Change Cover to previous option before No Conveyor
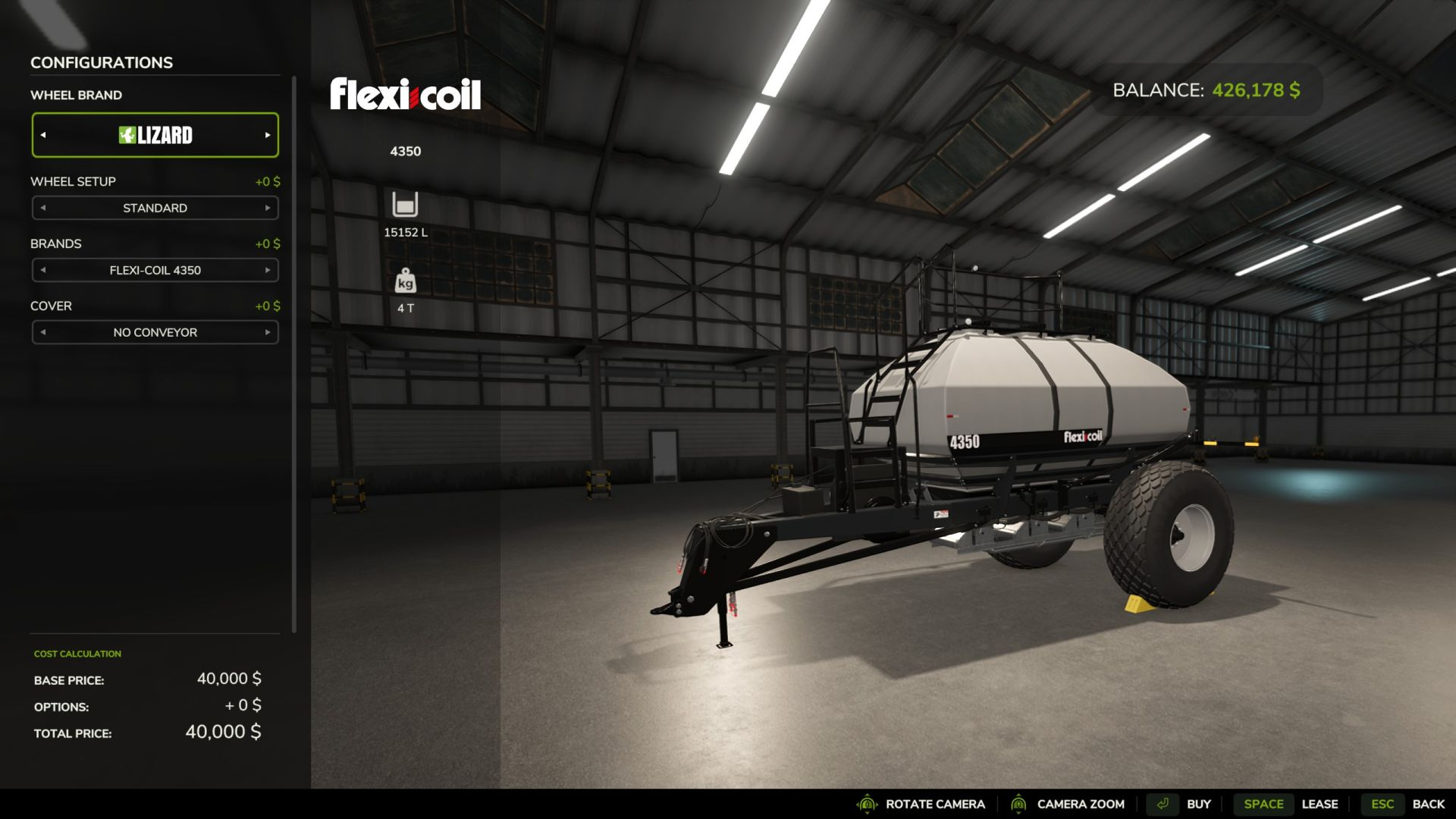Viewport: 1456px width, 819px height. (43, 332)
